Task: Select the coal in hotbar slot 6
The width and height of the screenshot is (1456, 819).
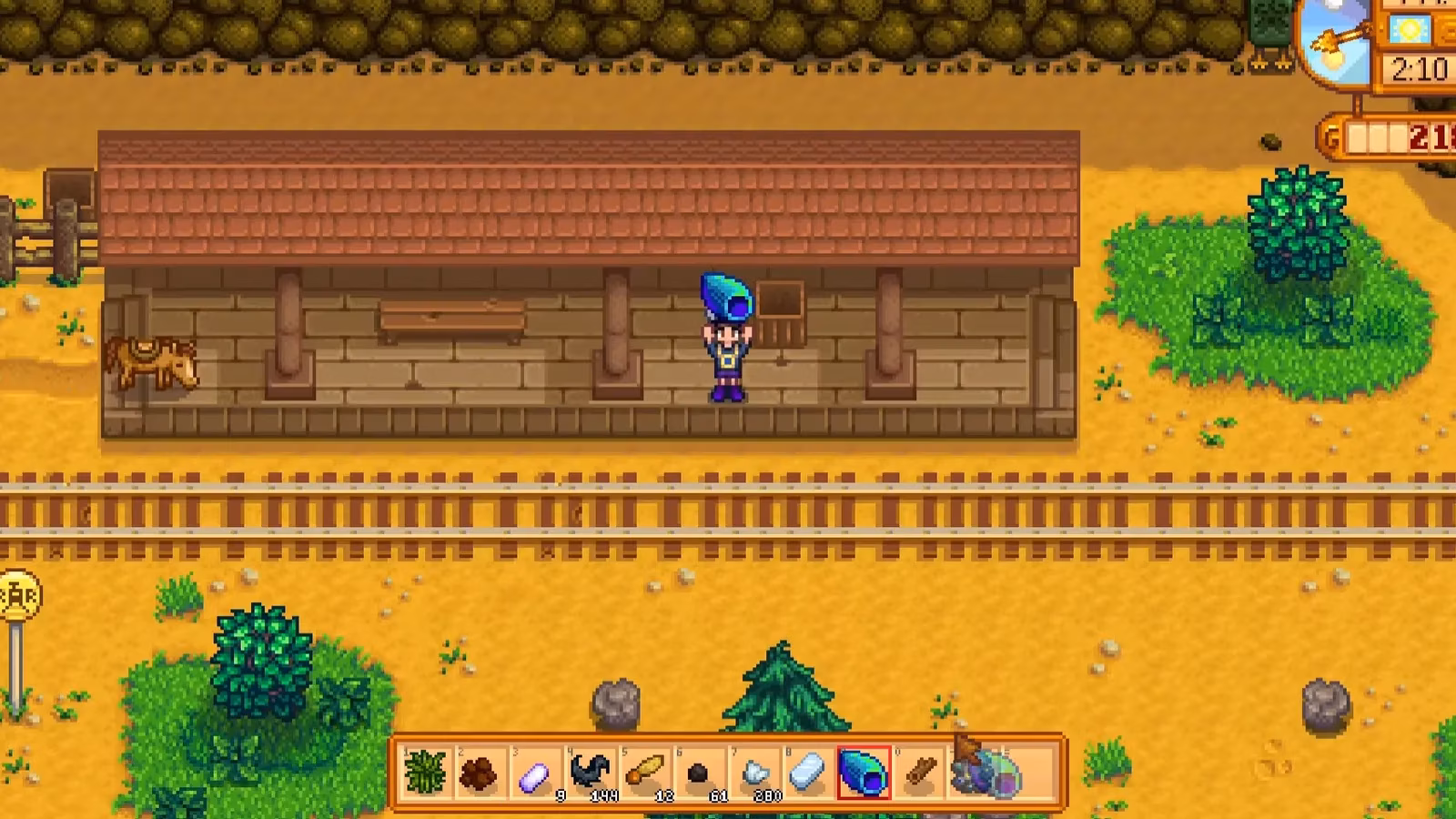Action: 701,773
